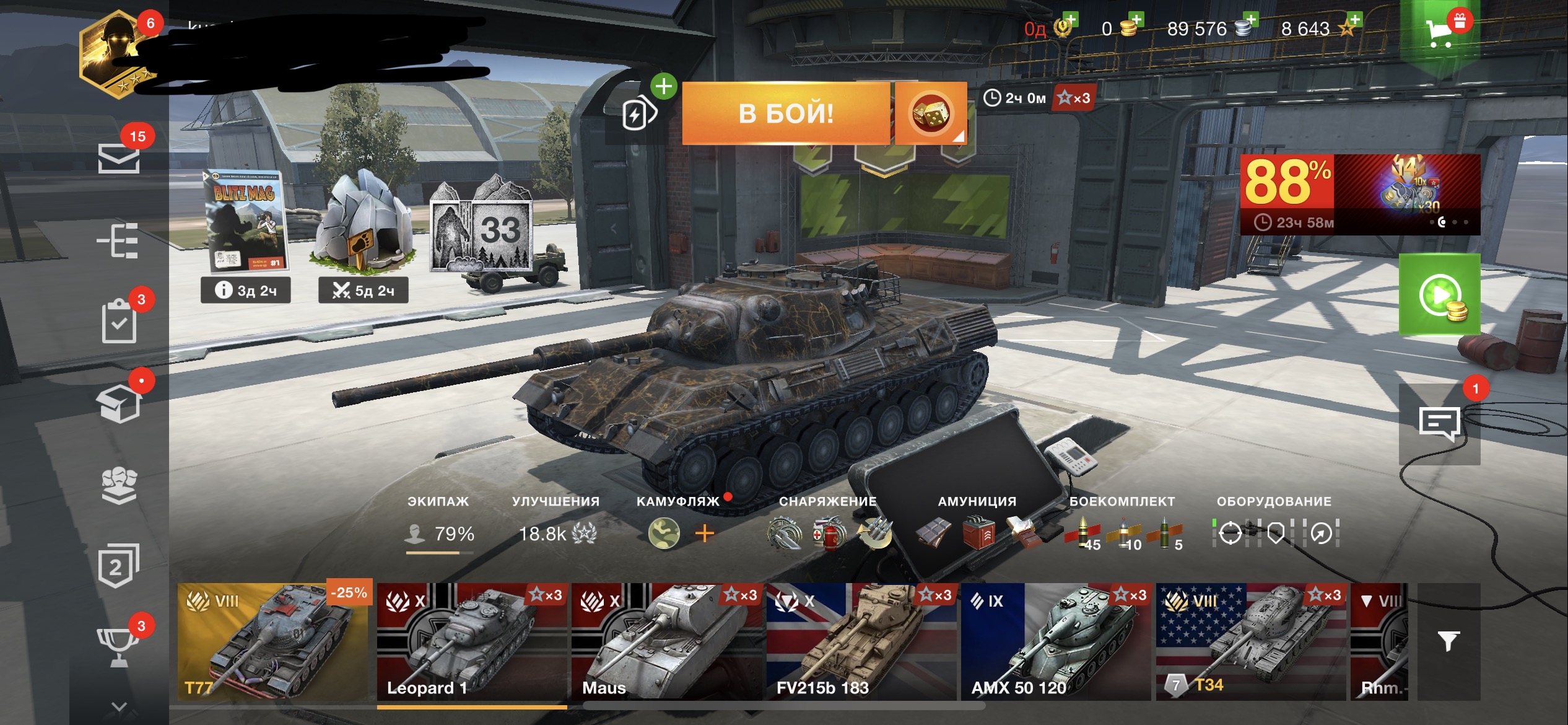This screenshot has width=1568, height=725.
Task: Open the tournaments trophy icon
Action: click(118, 646)
